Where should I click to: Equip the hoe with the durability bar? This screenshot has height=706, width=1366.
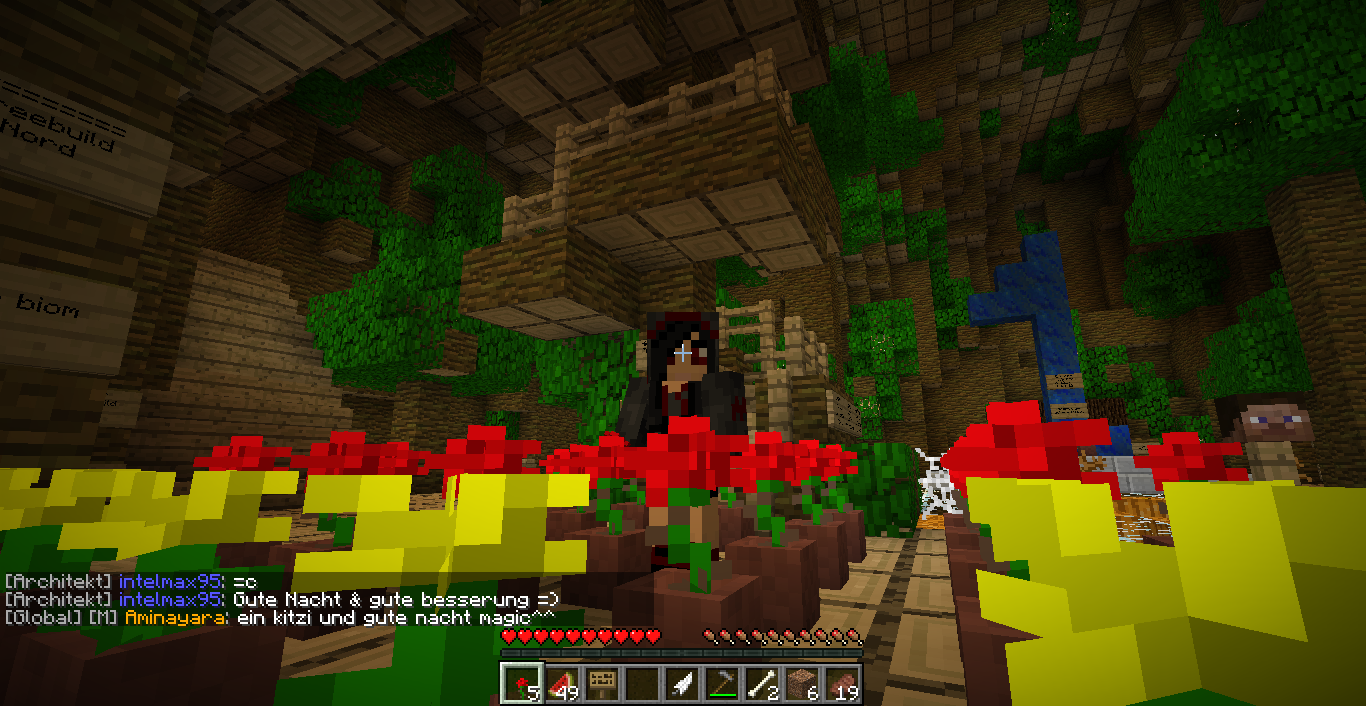click(722, 683)
